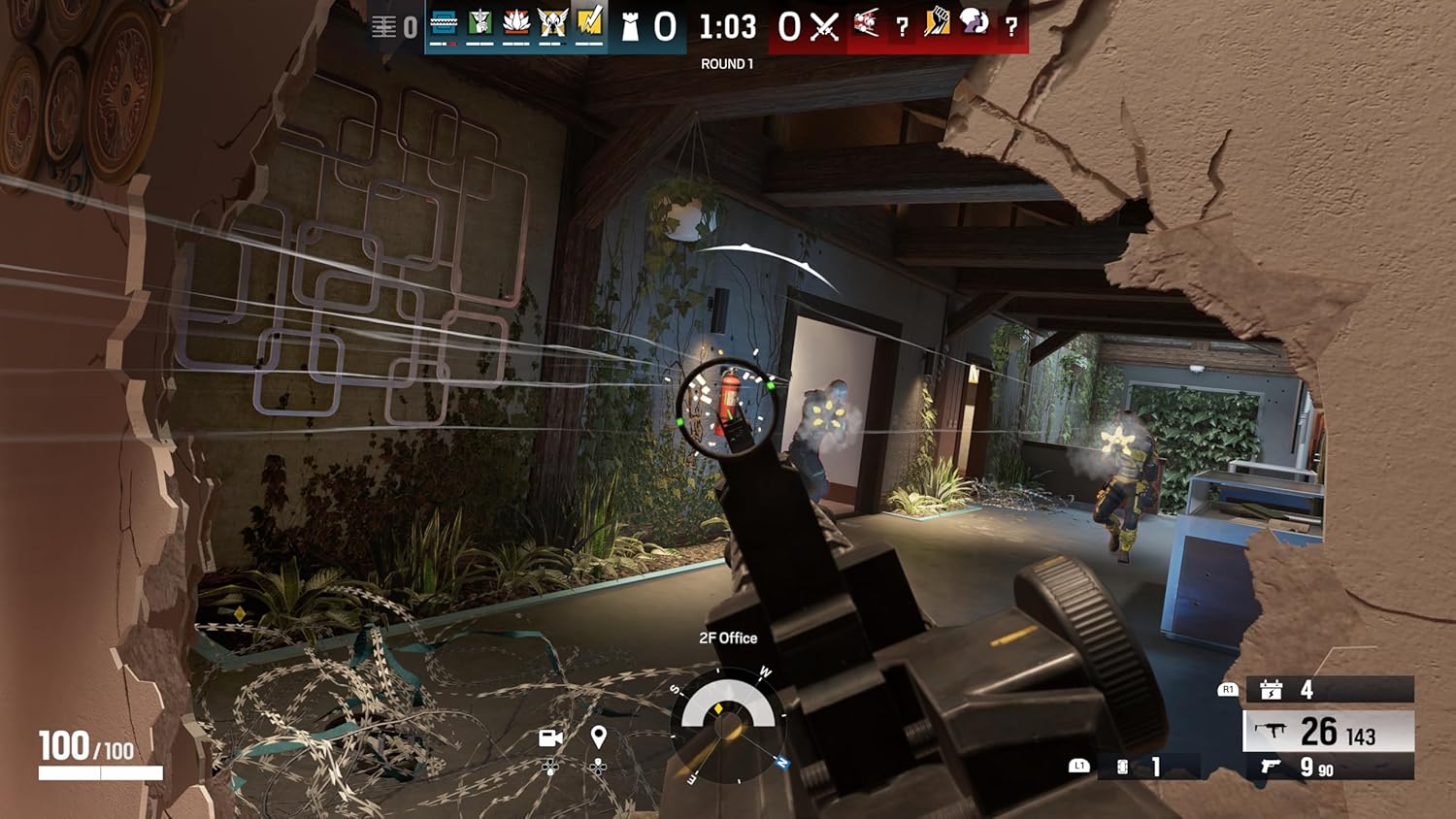Click the crossed-swords attacker team icon
This screenshot has height=819, width=1456.
coord(822,26)
